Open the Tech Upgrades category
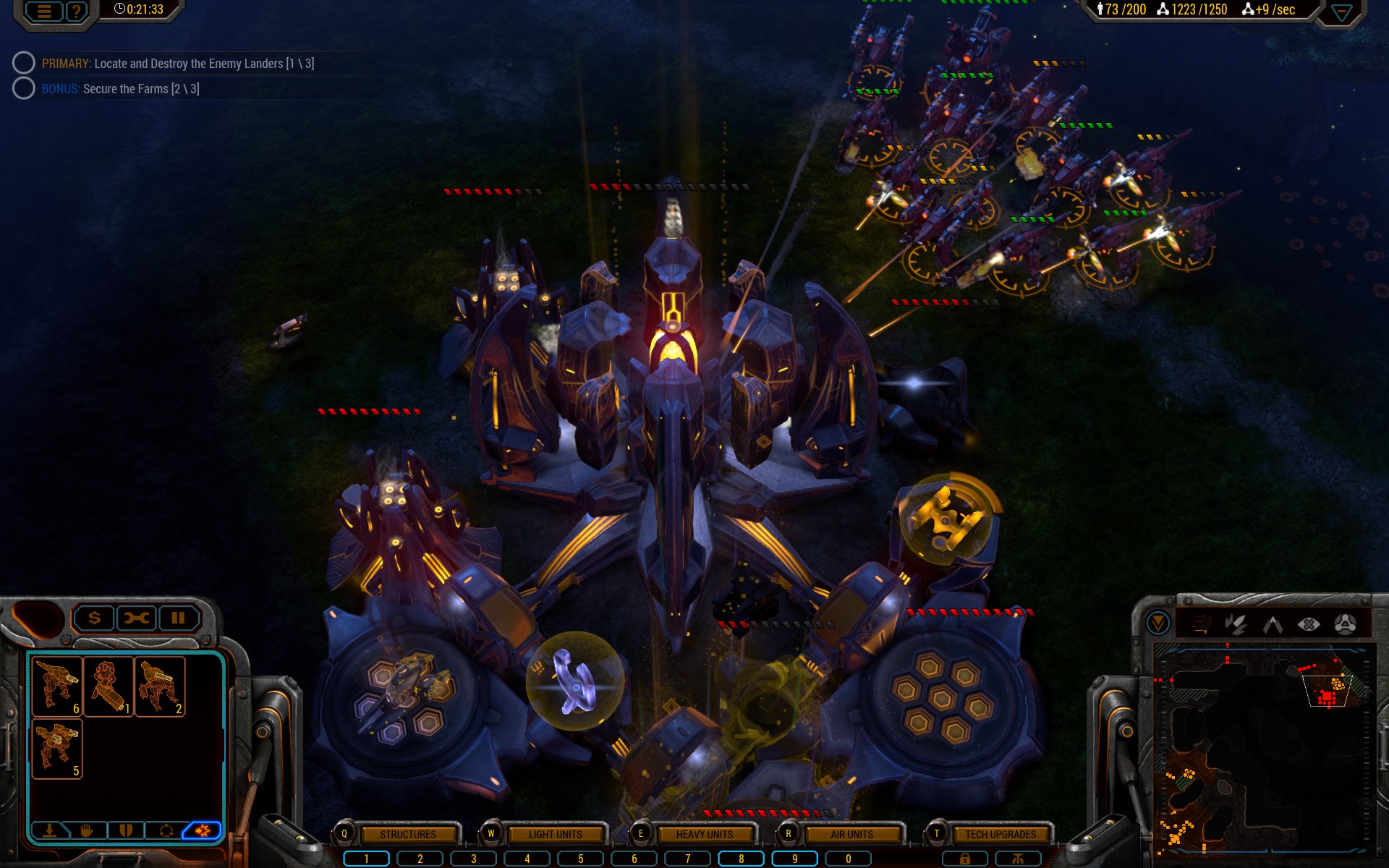 click(x=1001, y=834)
